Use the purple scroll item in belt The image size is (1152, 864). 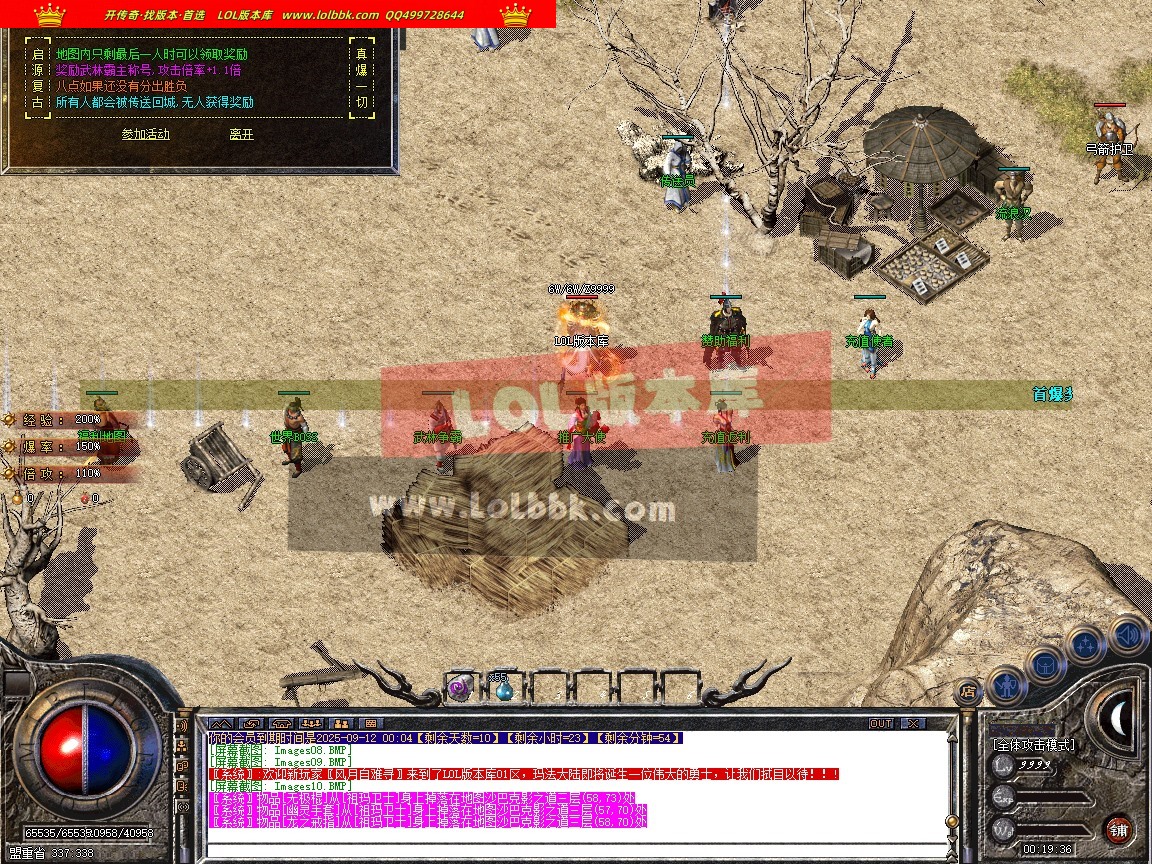click(459, 687)
